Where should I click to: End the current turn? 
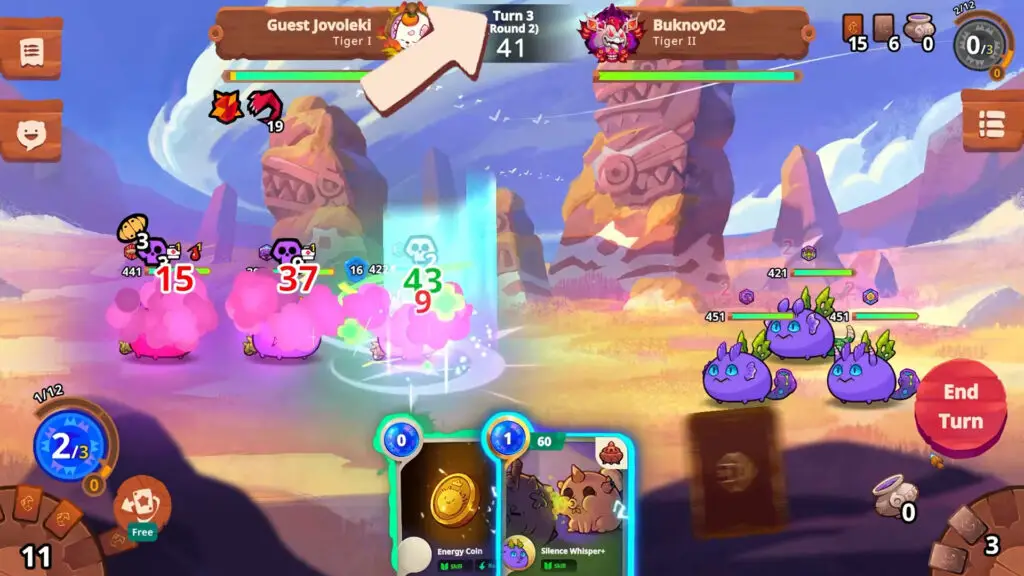click(x=960, y=407)
